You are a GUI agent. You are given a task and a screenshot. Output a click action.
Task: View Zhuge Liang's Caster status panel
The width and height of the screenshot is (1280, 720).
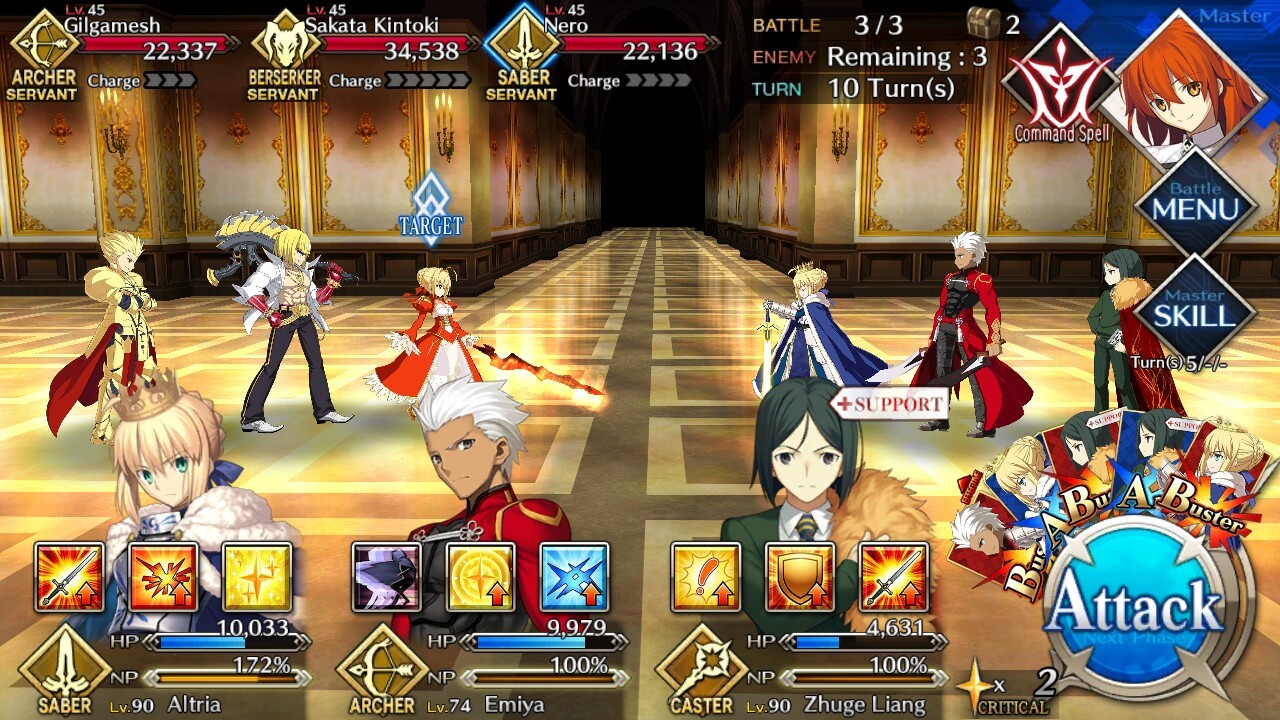800,672
